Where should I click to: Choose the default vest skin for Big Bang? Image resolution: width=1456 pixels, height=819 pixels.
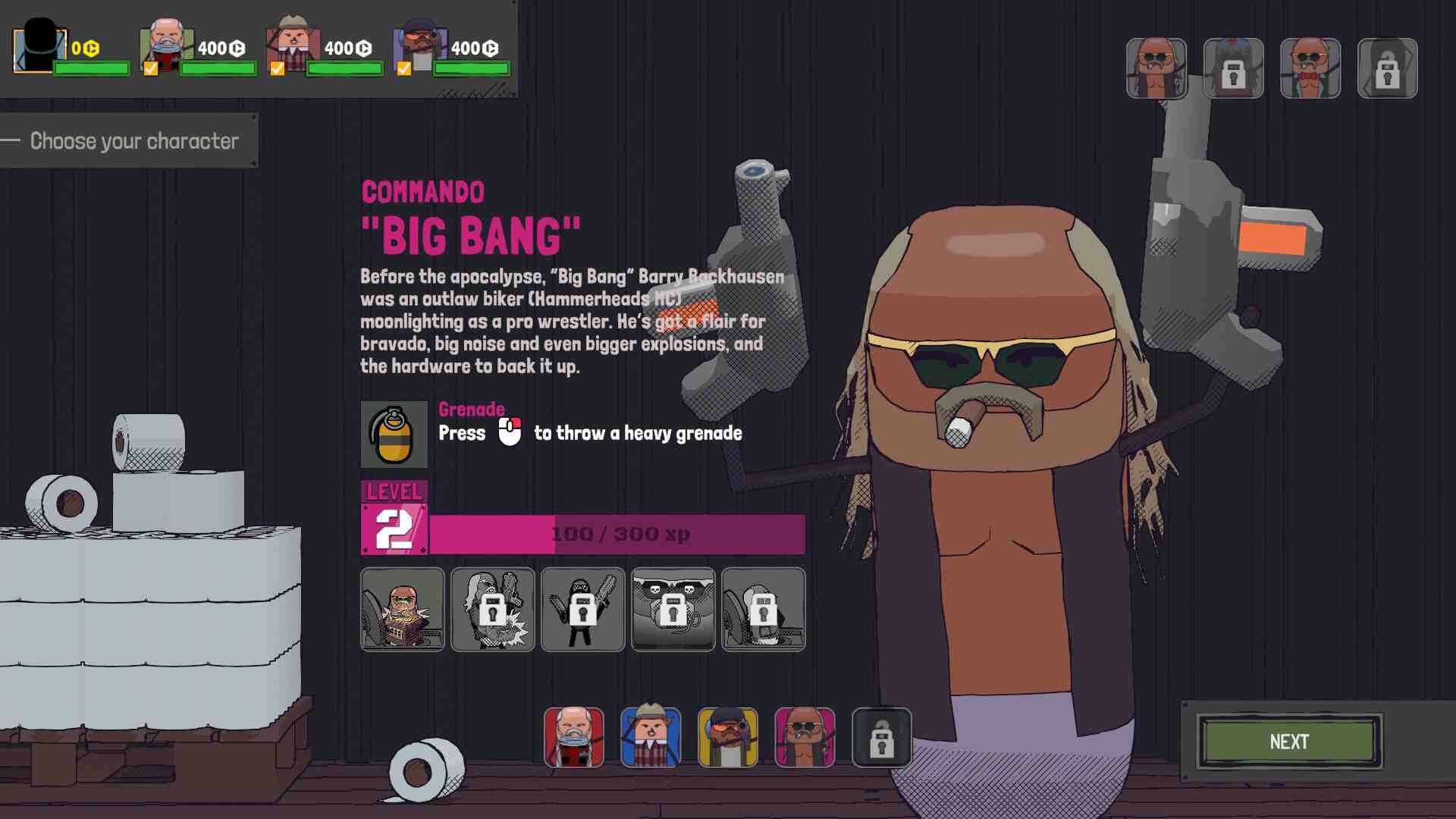click(x=1156, y=68)
